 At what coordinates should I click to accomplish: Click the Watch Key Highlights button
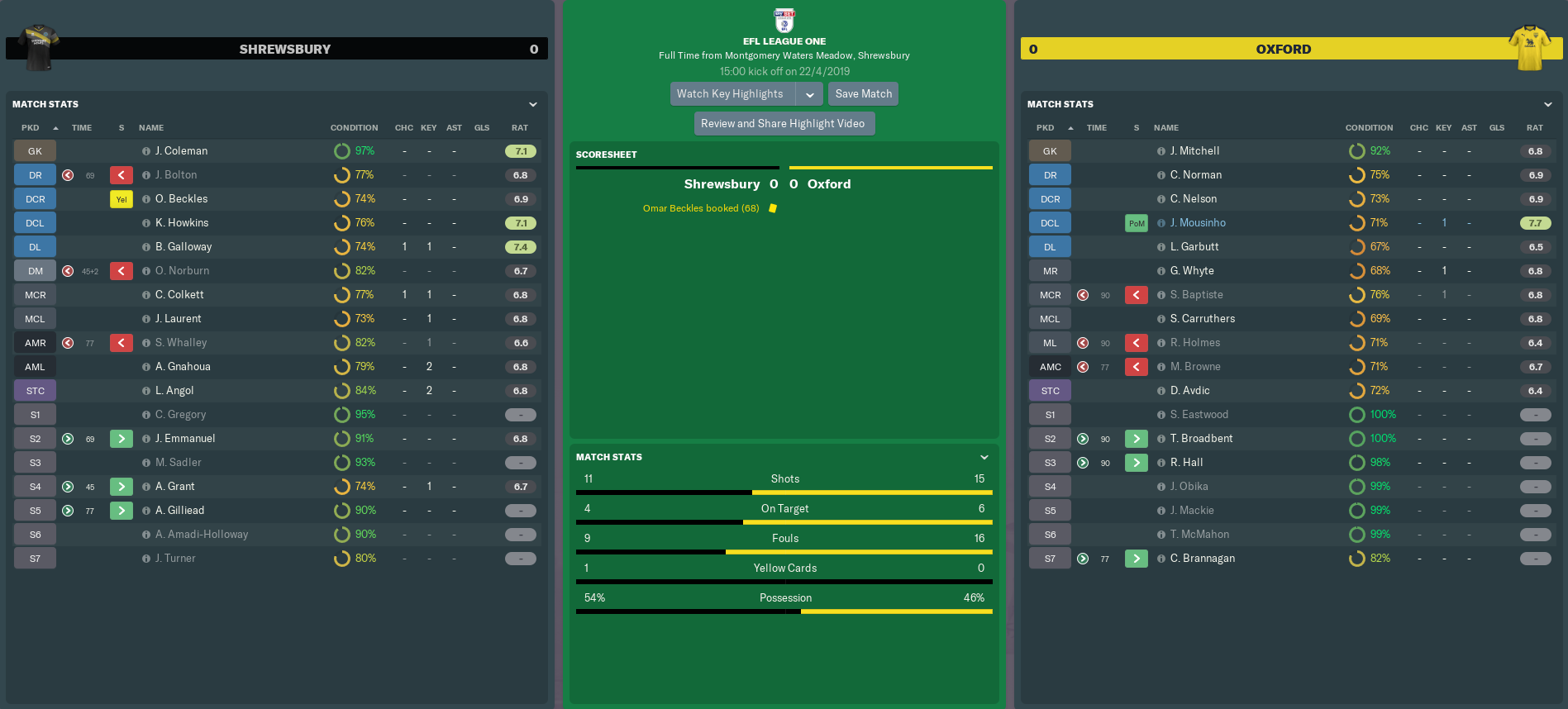[x=731, y=94]
